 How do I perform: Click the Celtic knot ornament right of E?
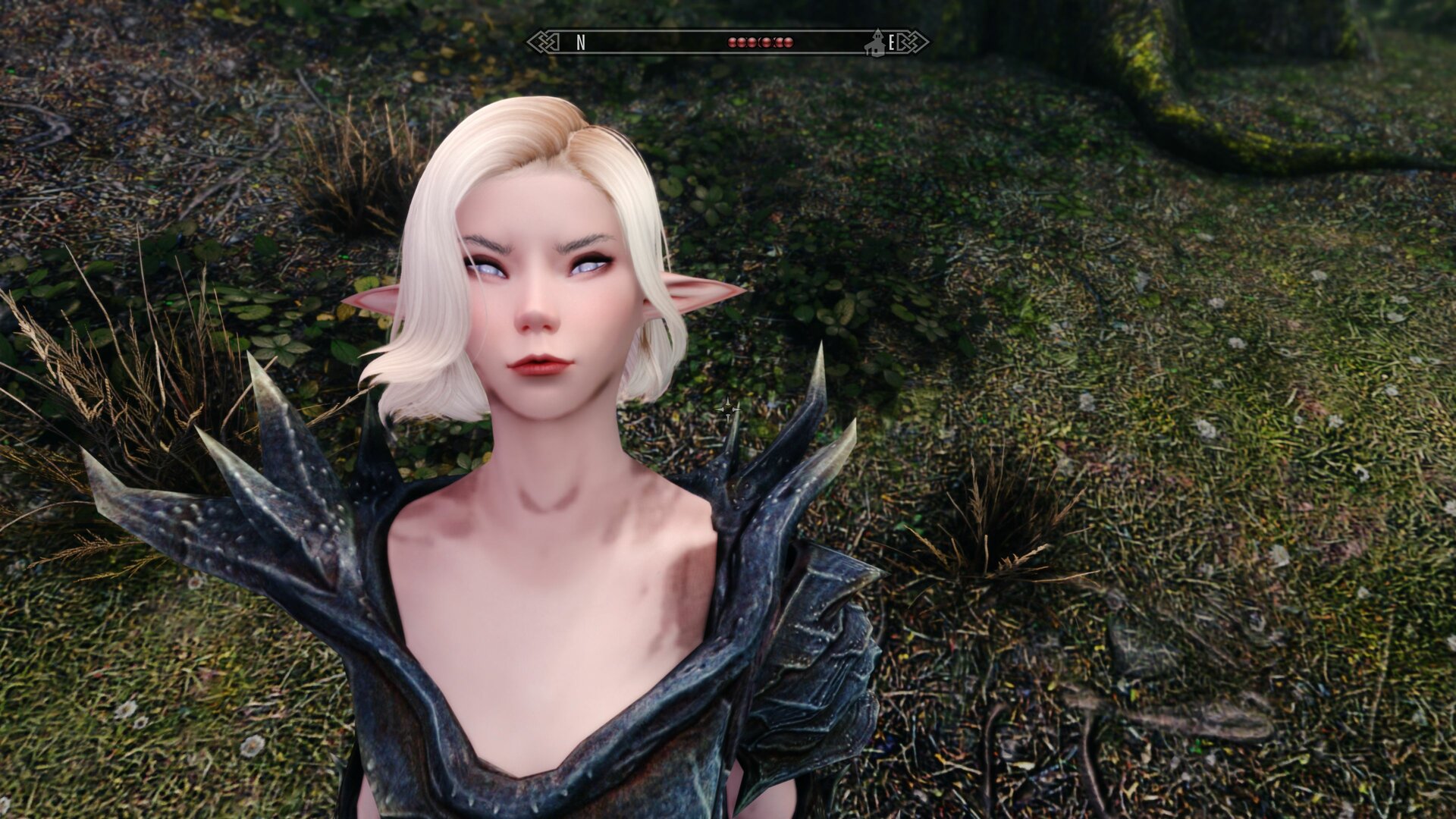(x=914, y=42)
